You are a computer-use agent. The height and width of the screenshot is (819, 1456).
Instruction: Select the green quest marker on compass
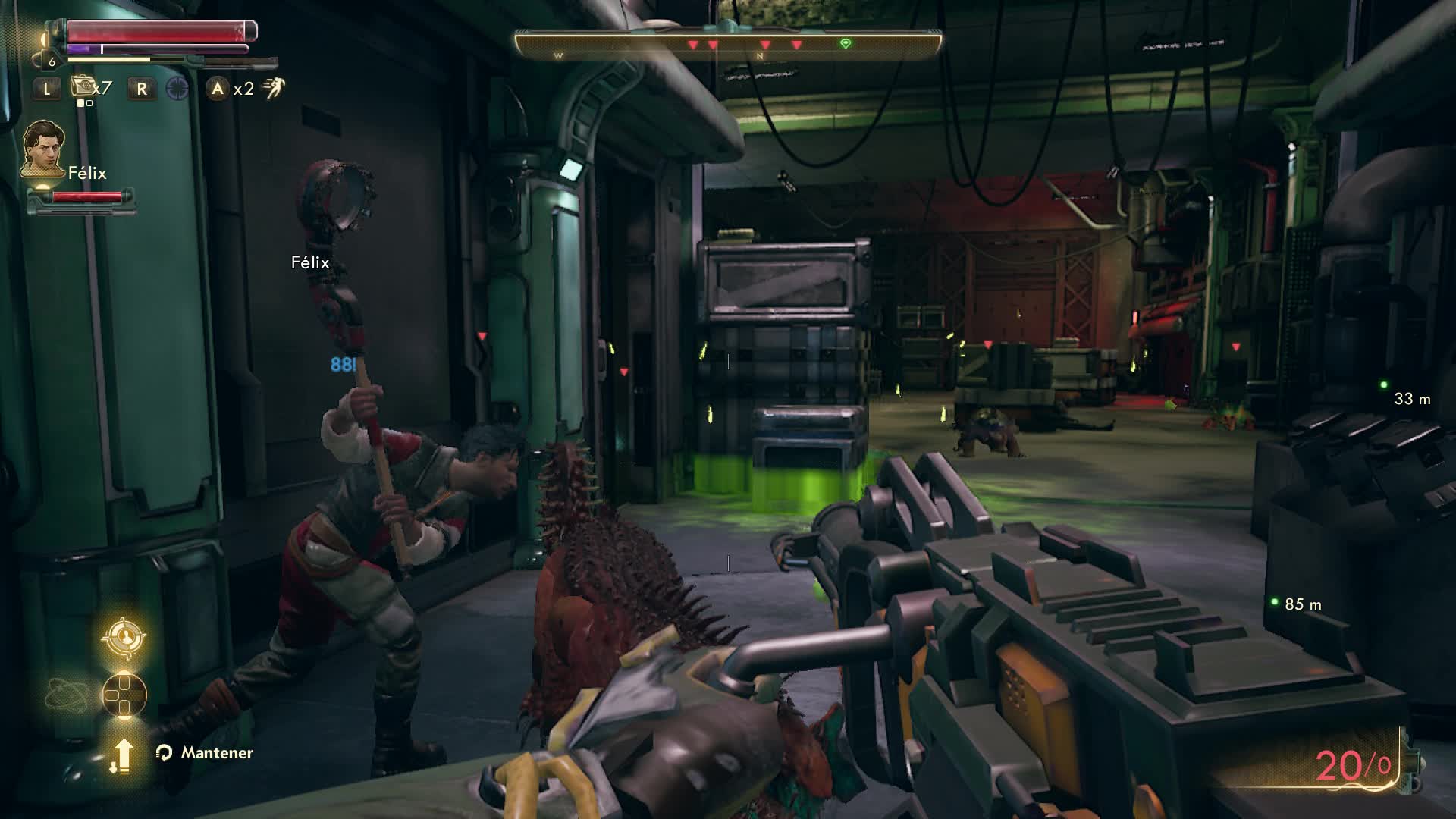point(846,44)
